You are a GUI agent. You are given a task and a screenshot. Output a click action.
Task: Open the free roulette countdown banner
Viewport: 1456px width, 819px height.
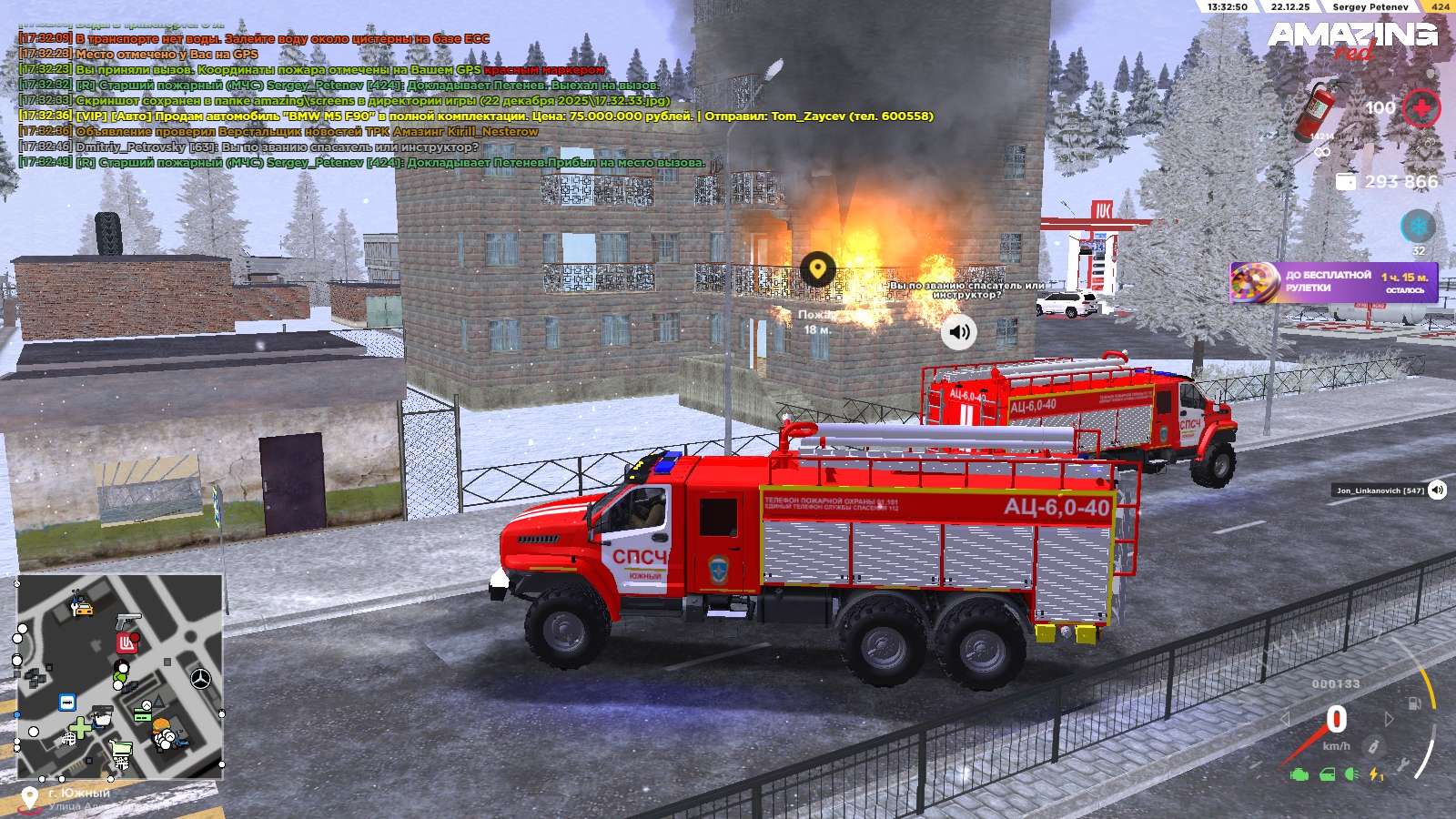(1334, 282)
